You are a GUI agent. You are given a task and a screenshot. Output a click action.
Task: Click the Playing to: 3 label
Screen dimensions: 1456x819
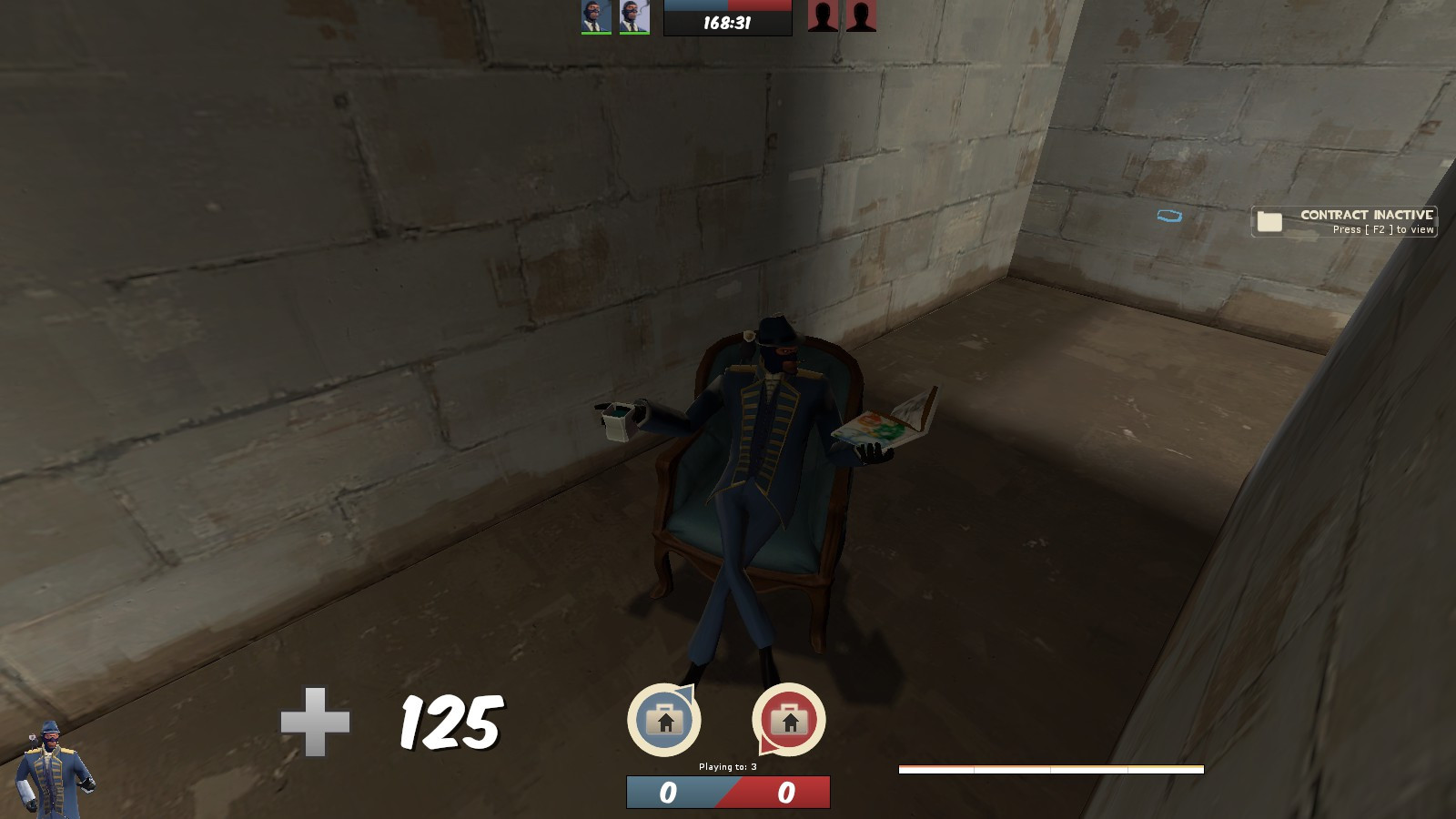[730, 767]
